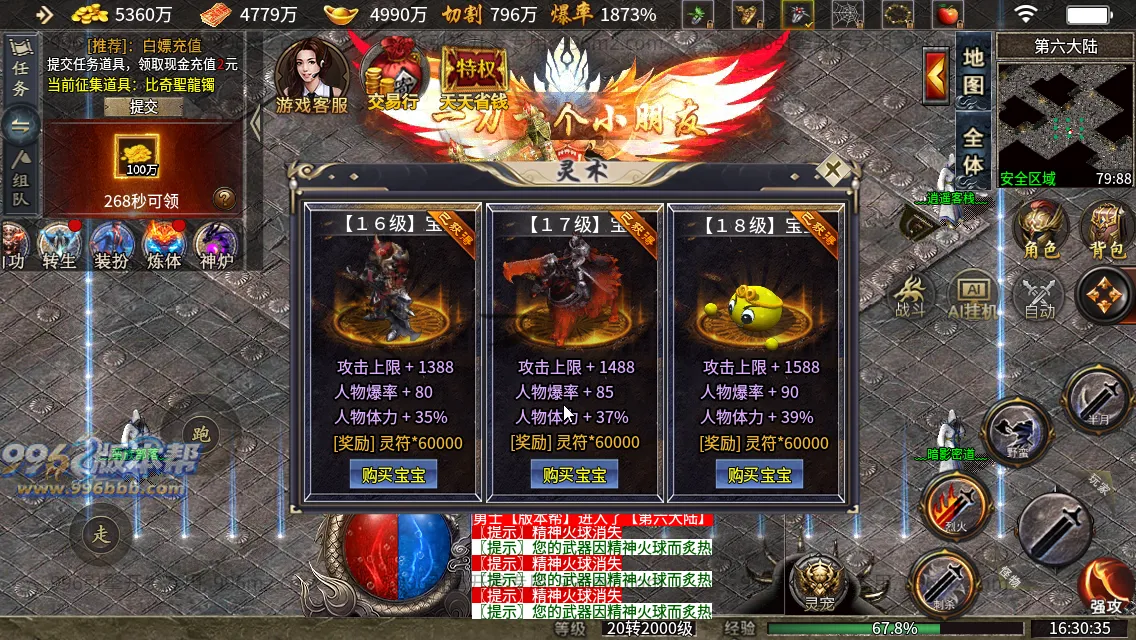
Task: Toggle AI挂机 auto-battle
Action: coord(972,297)
